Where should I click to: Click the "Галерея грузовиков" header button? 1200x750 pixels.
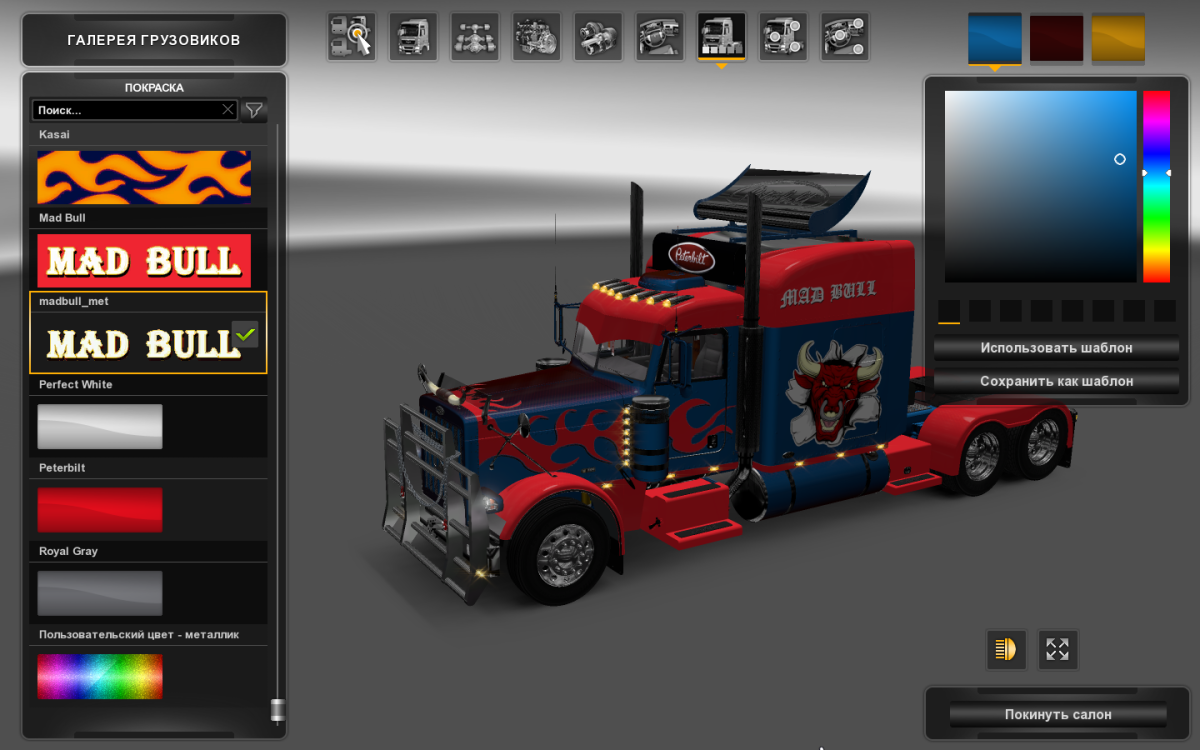tap(153, 40)
